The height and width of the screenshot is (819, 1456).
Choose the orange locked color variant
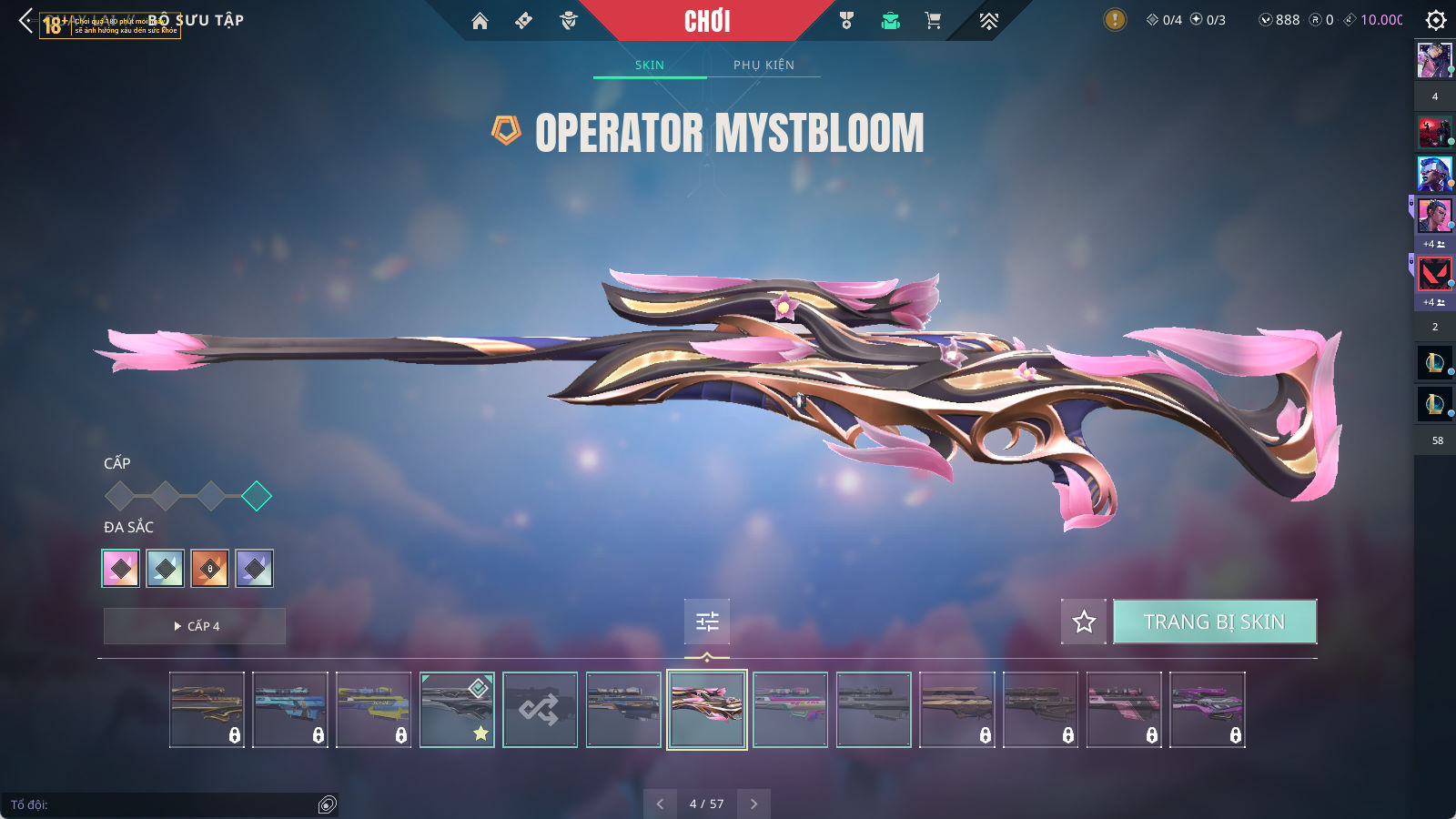(x=210, y=569)
